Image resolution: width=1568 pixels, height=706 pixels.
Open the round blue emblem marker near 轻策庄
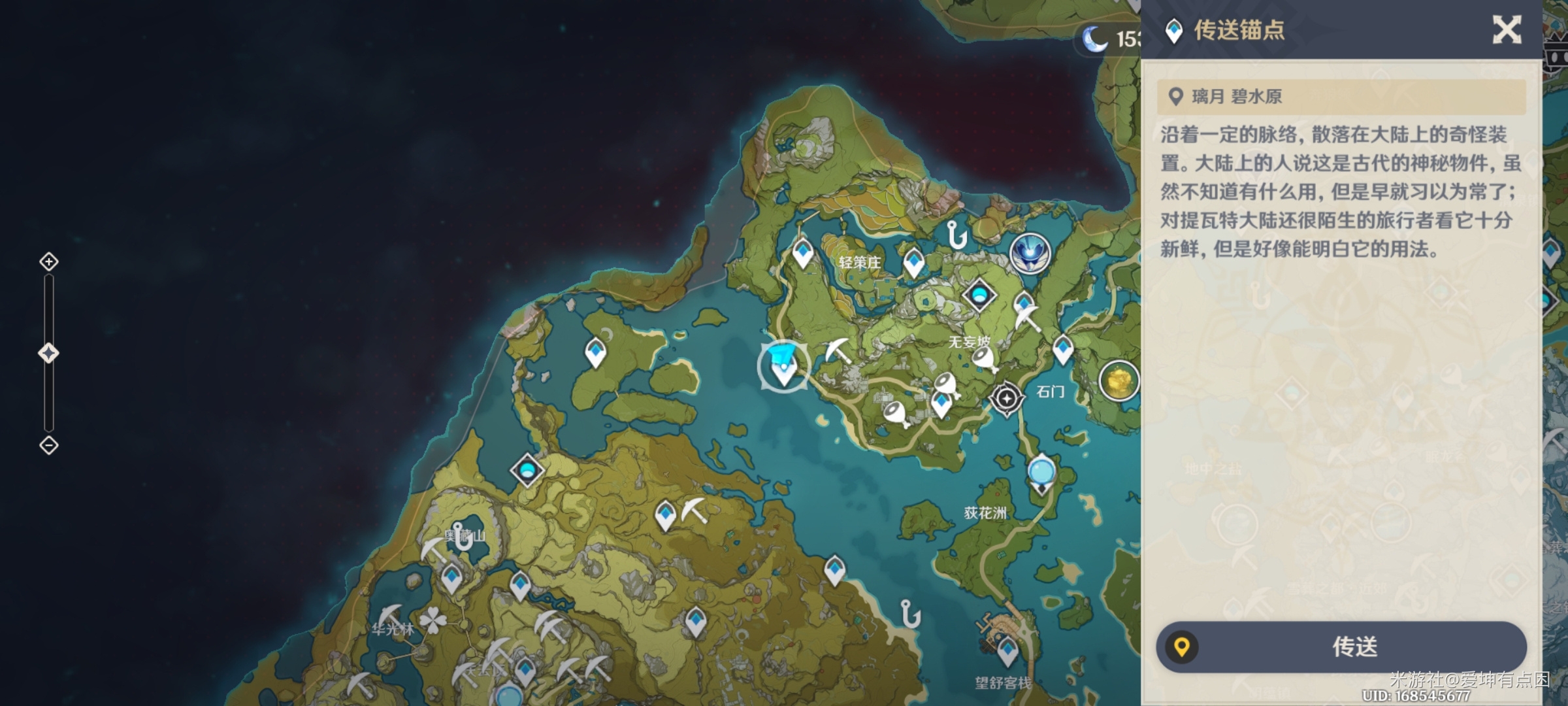tap(1030, 254)
